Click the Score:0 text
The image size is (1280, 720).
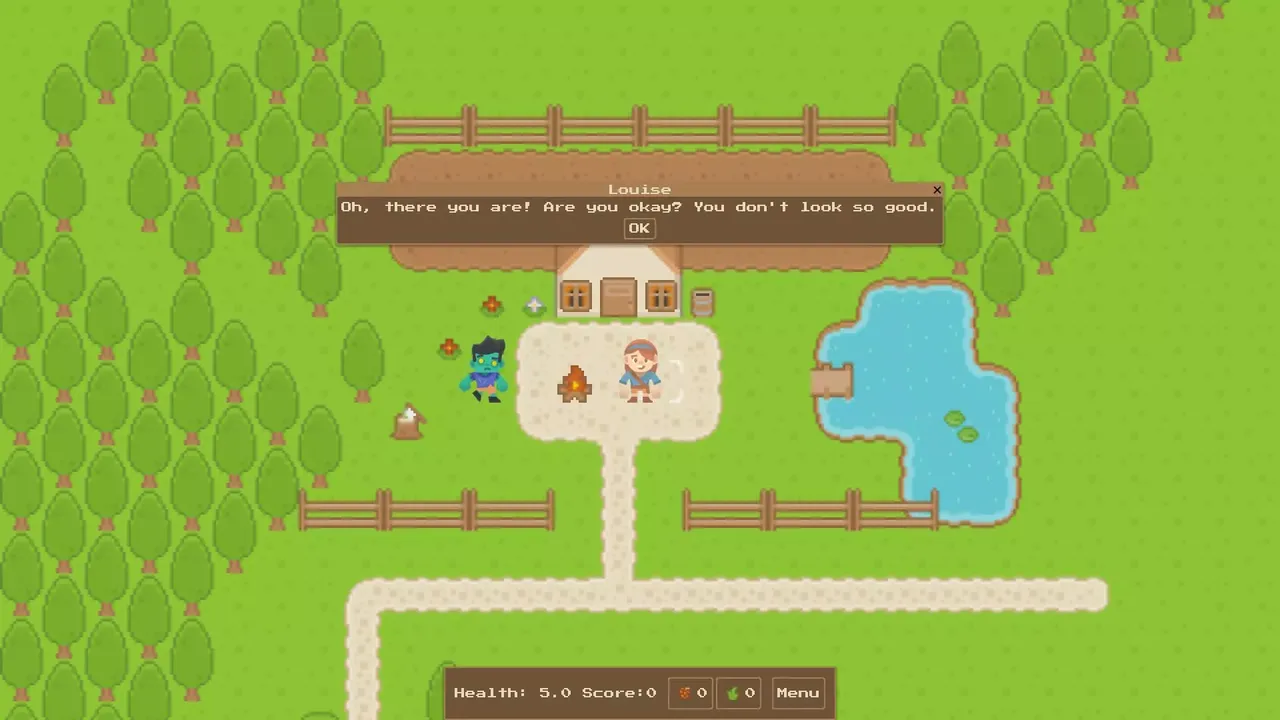pyautogui.click(x=618, y=692)
